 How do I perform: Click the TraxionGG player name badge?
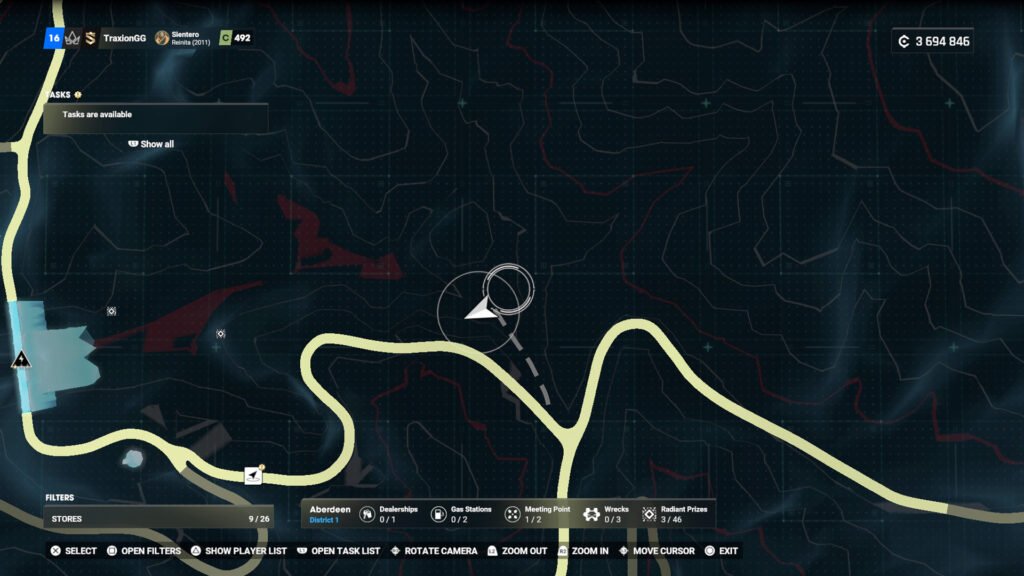coord(124,38)
